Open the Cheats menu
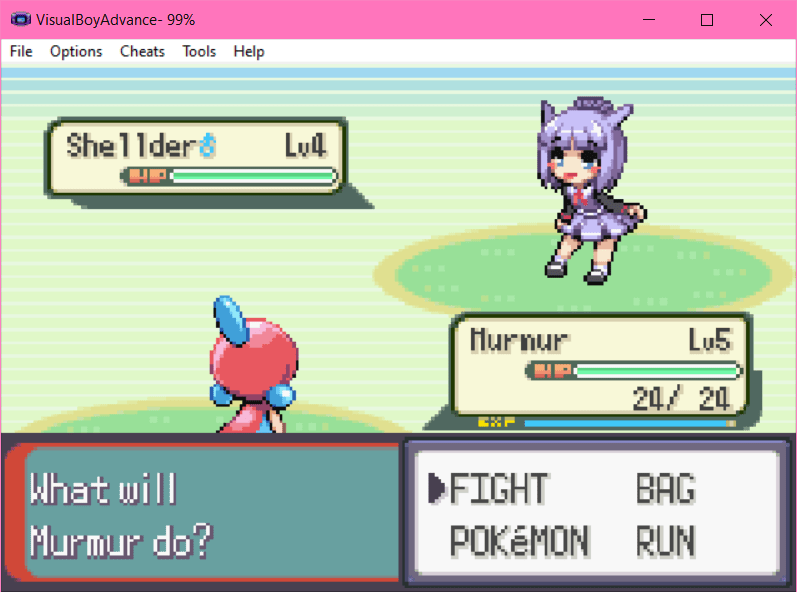This screenshot has width=797, height=592. pos(142,51)
